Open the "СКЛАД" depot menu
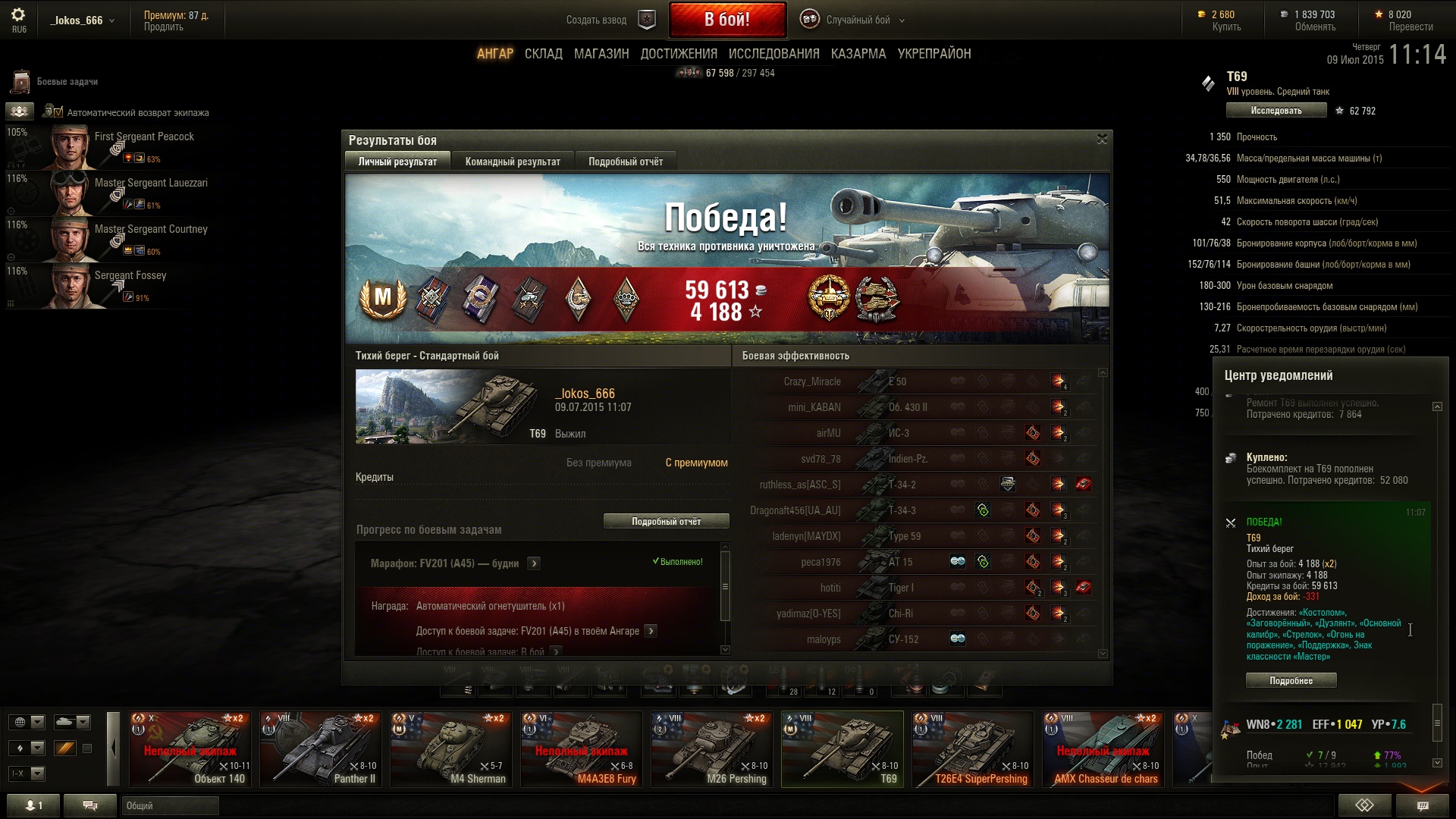Viewport: 1456px width, 819px height. 543,54
